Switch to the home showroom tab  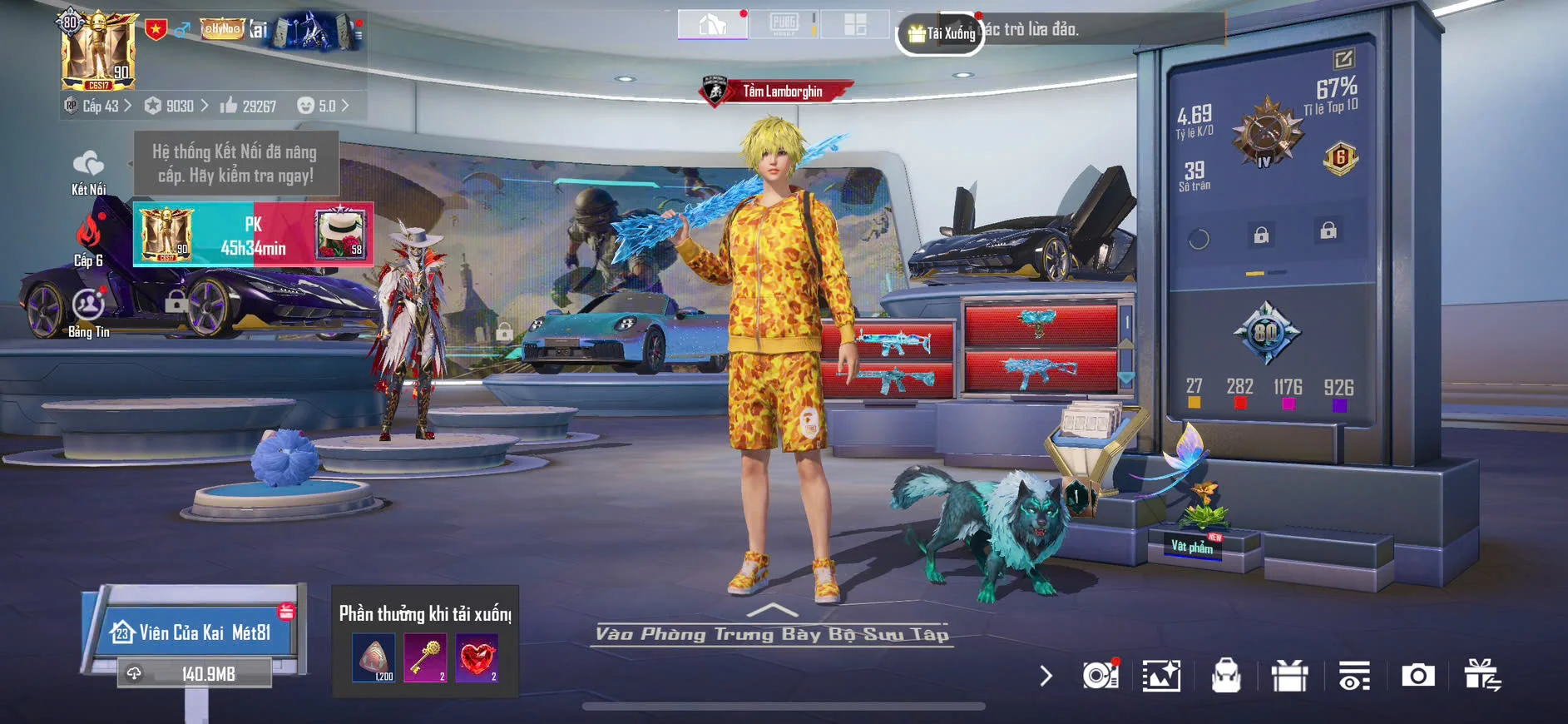point(712,25)
